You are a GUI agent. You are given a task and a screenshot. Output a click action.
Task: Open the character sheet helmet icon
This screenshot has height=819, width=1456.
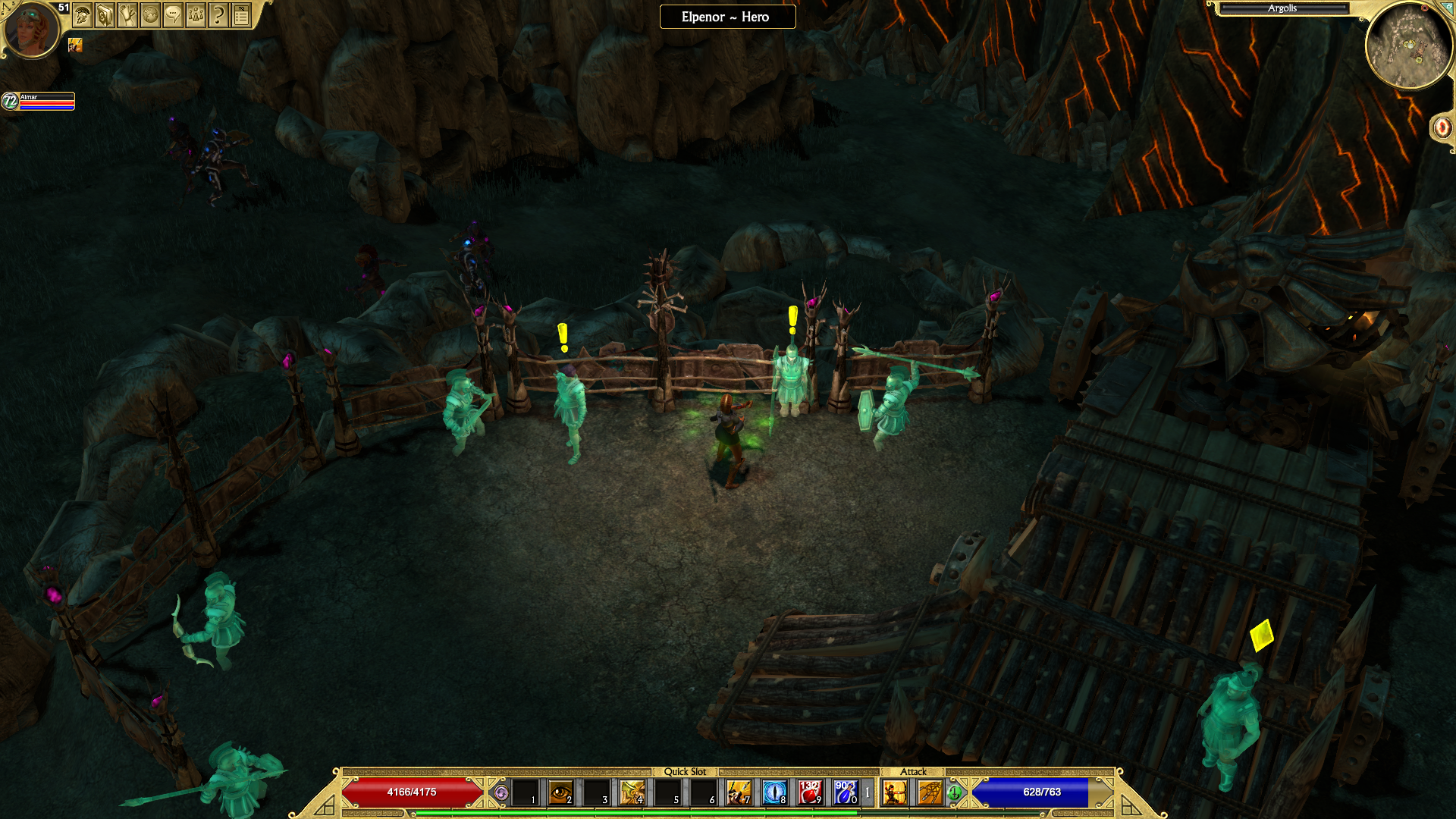82,14
